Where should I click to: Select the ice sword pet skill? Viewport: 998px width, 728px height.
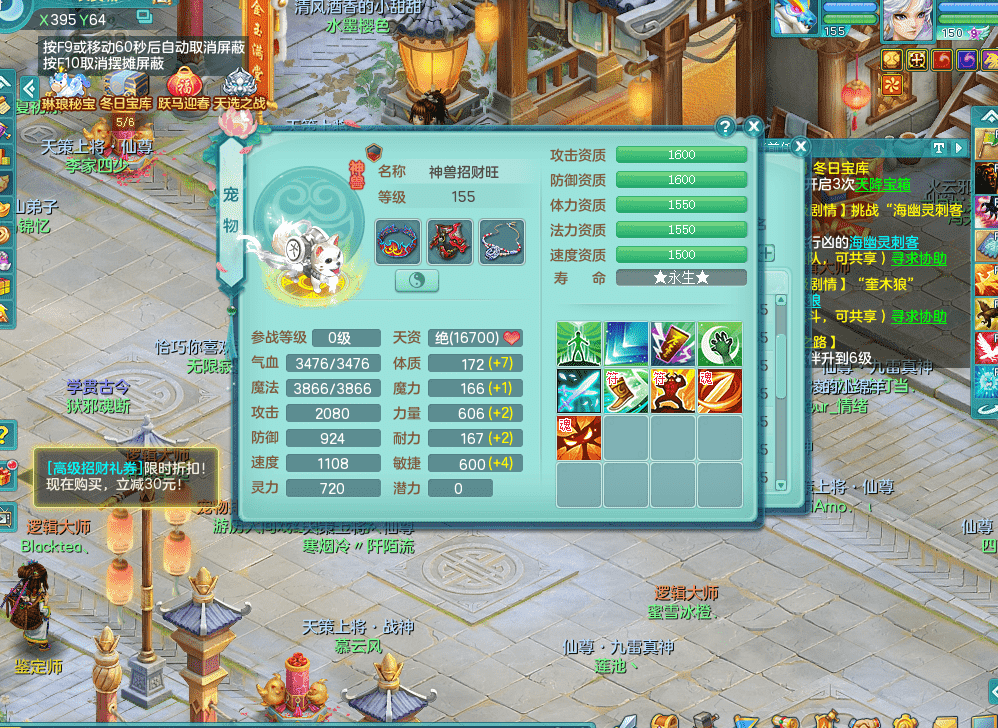[579, 390]
